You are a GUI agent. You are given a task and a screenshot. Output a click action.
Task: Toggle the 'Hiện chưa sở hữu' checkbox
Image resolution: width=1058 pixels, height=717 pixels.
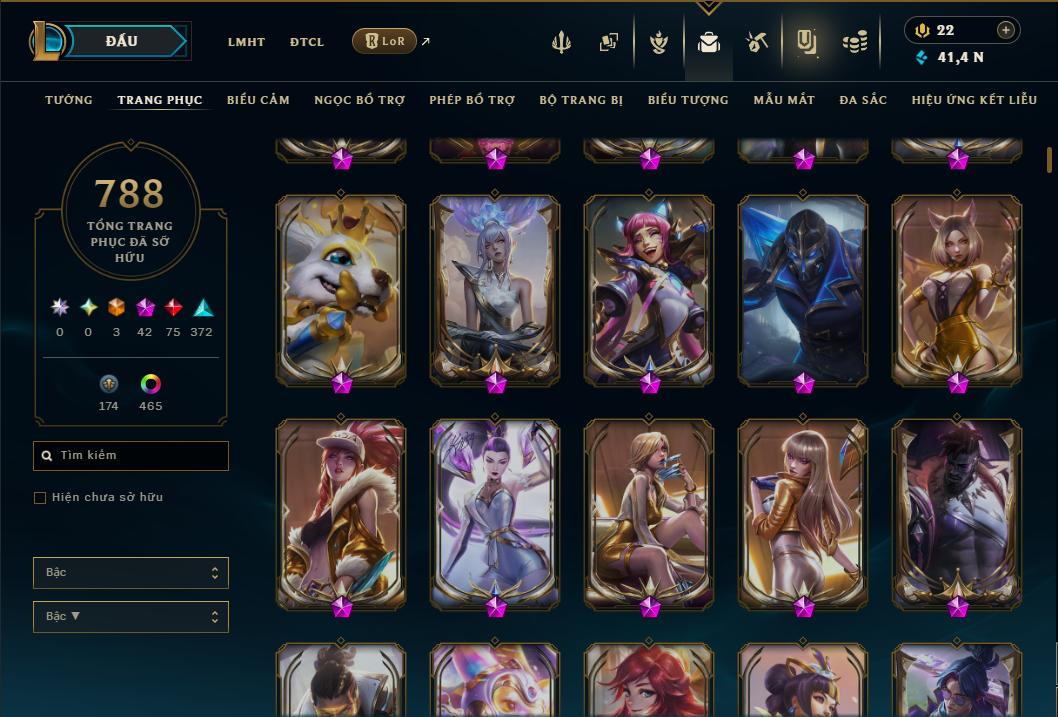pos(40,498)
